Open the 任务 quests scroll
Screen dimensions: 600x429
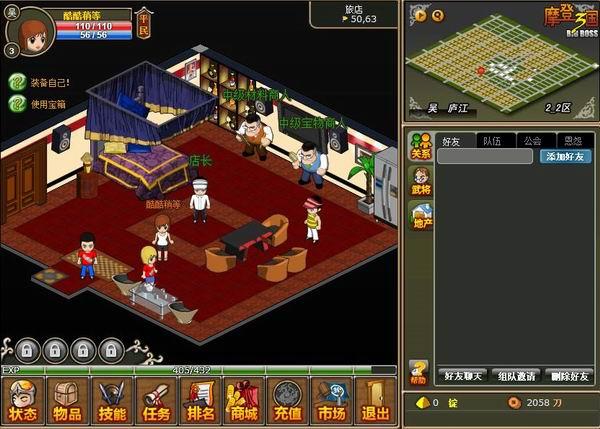point(156,401)
